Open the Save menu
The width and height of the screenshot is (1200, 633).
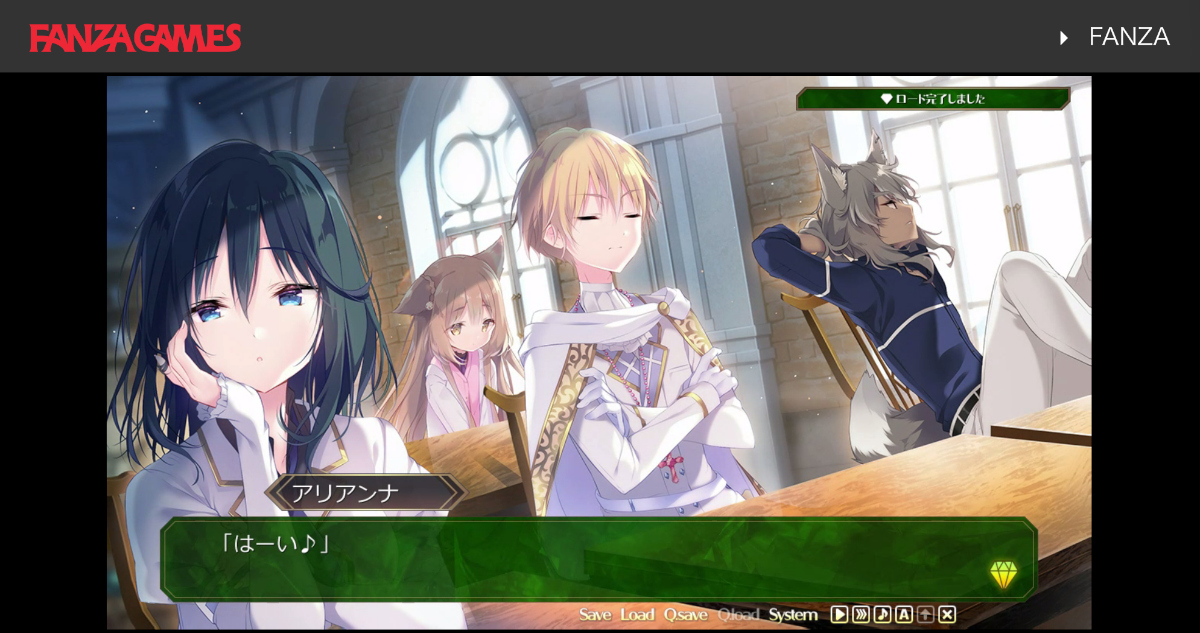(x=595, y=615)
